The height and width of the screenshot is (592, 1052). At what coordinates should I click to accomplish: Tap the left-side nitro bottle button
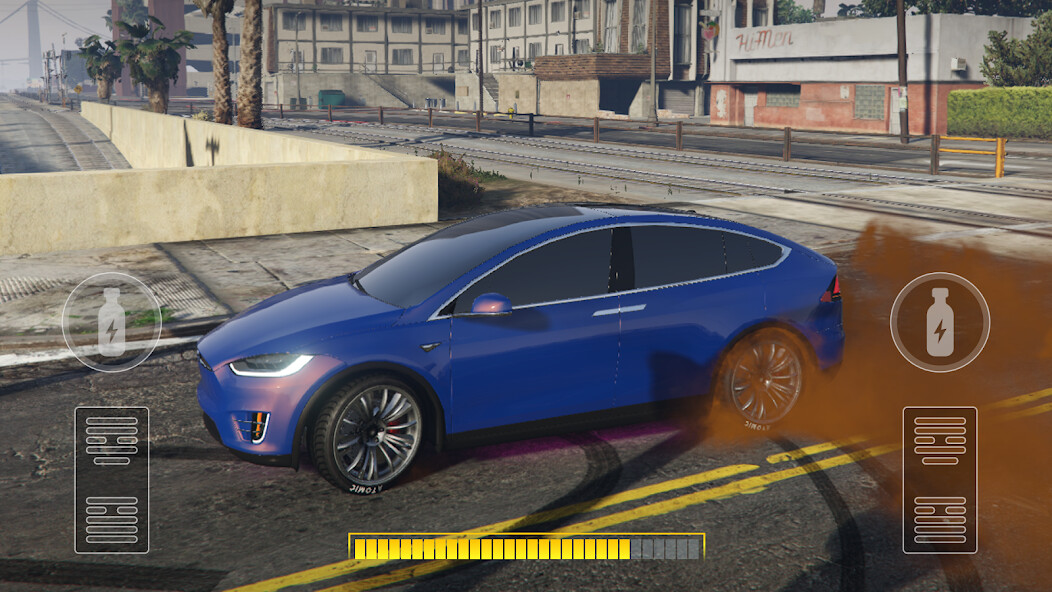click(111, 322)
